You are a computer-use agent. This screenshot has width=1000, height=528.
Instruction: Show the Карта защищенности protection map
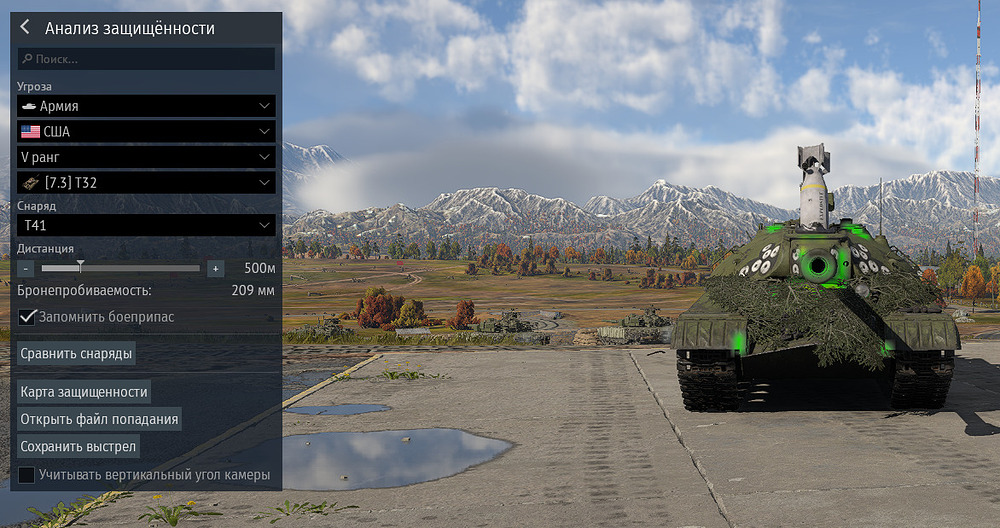(x=84, y=392)
